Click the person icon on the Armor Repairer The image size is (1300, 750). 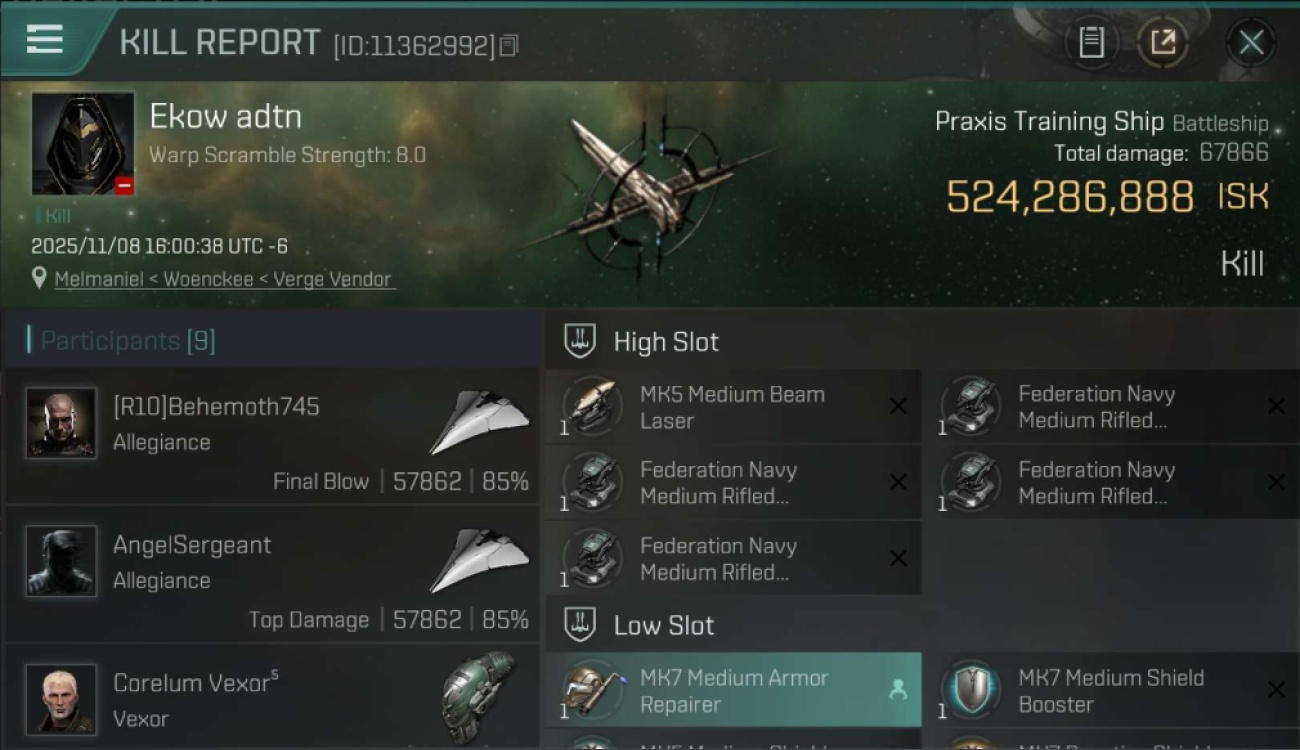pyautogui.click(x=901, y=690)
